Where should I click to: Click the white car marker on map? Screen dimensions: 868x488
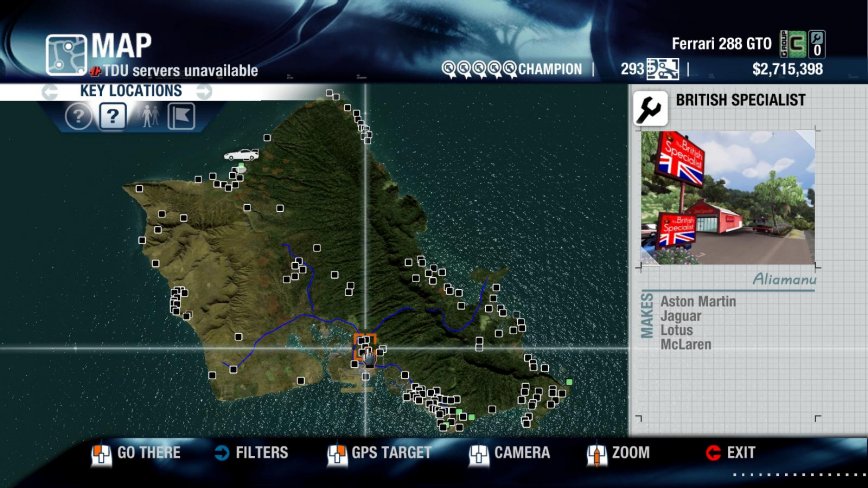click(241, 155)
